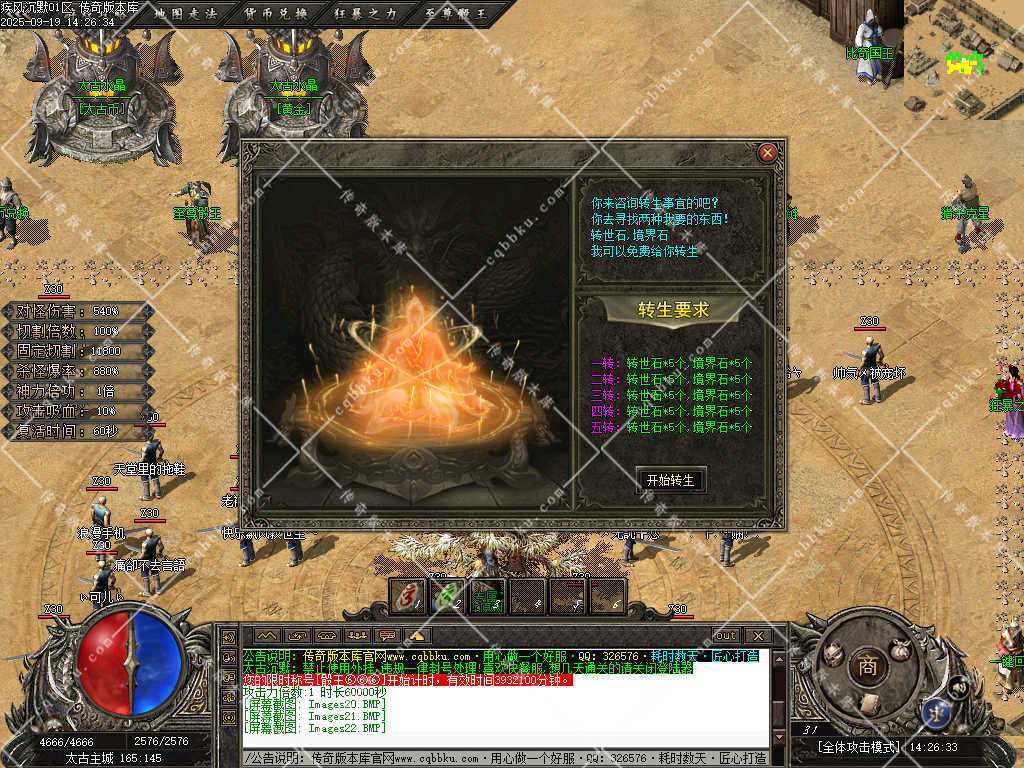Close the rebirth dialog window

767,153
